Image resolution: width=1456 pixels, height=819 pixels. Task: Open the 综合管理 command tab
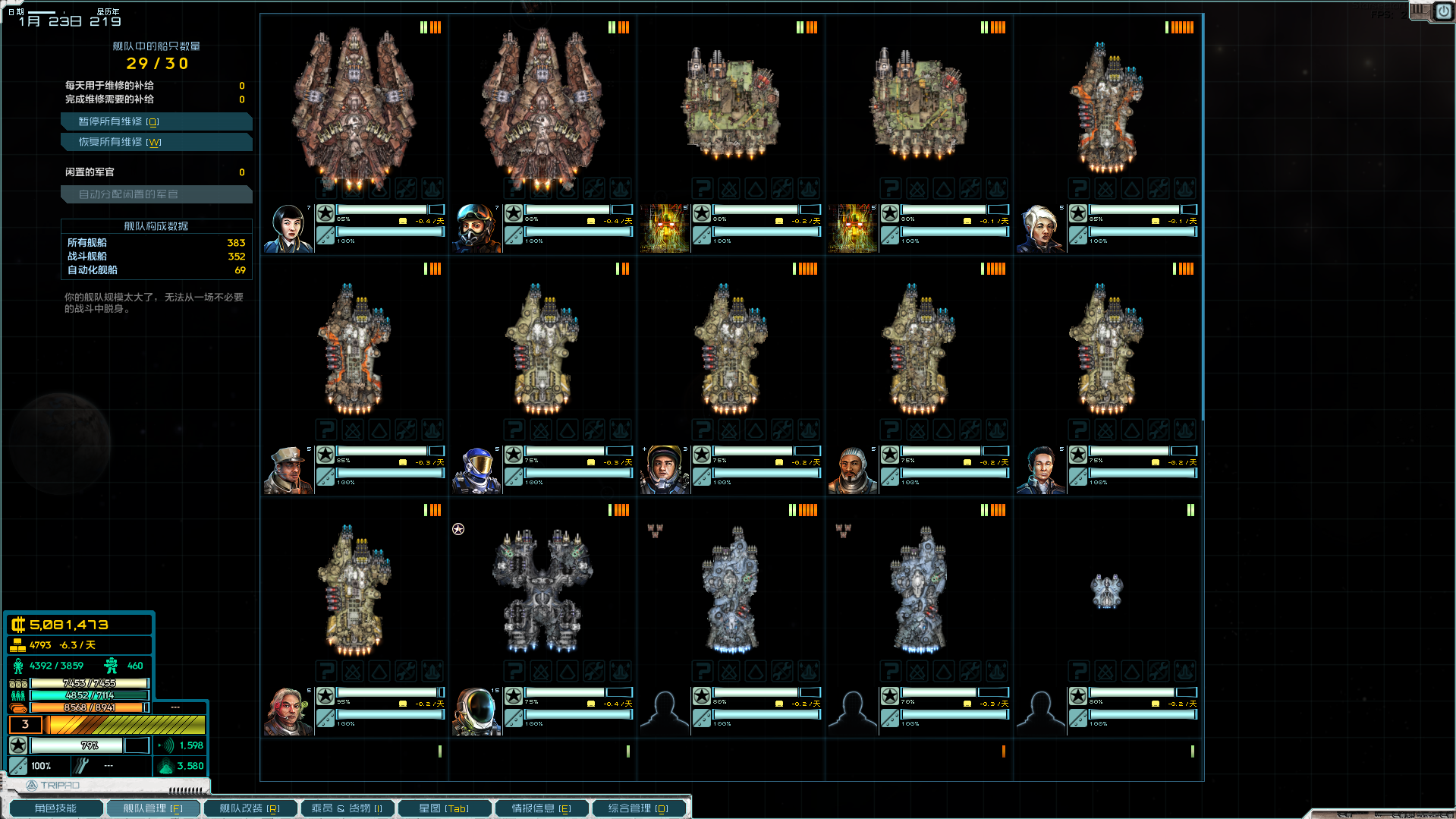click(x=638, y=808)
